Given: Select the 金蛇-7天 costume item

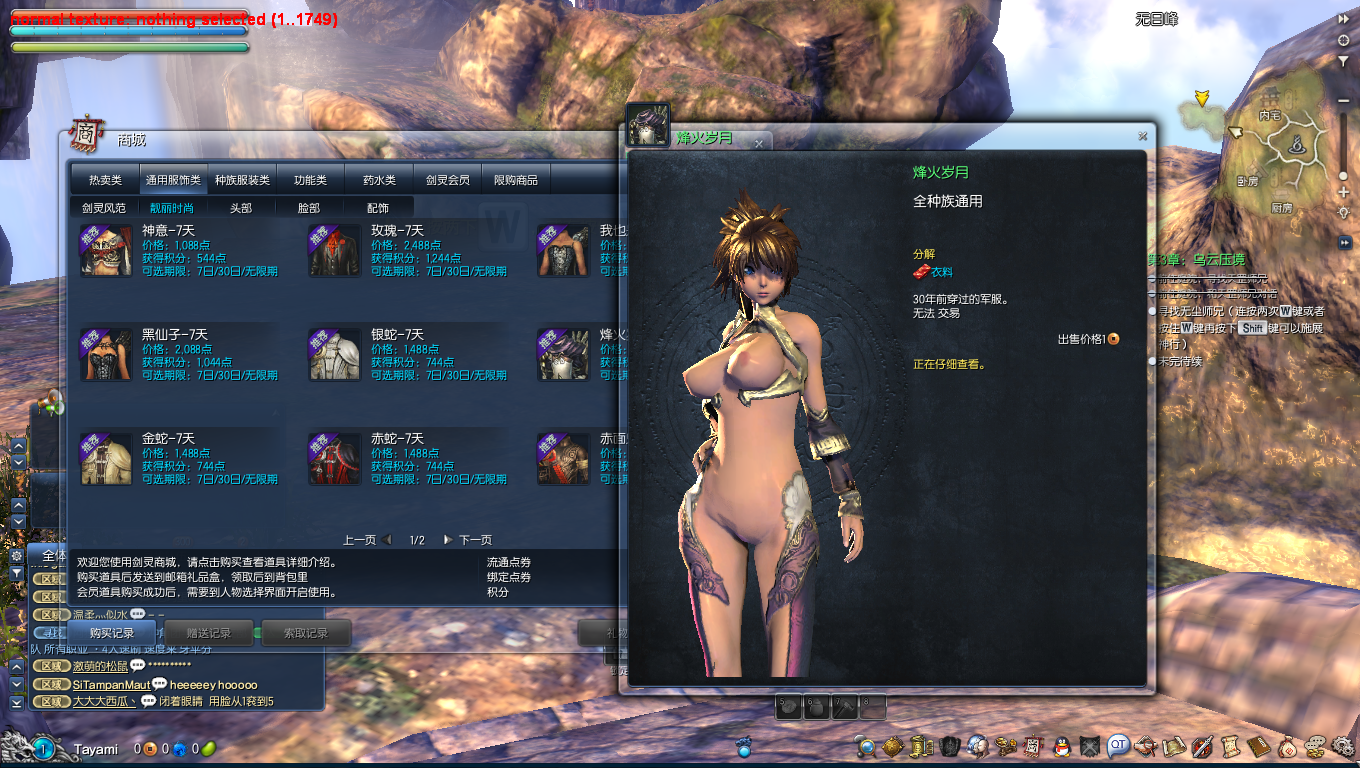Looking at the screenshot, I should pyautogui.click(x=106, y=458).
